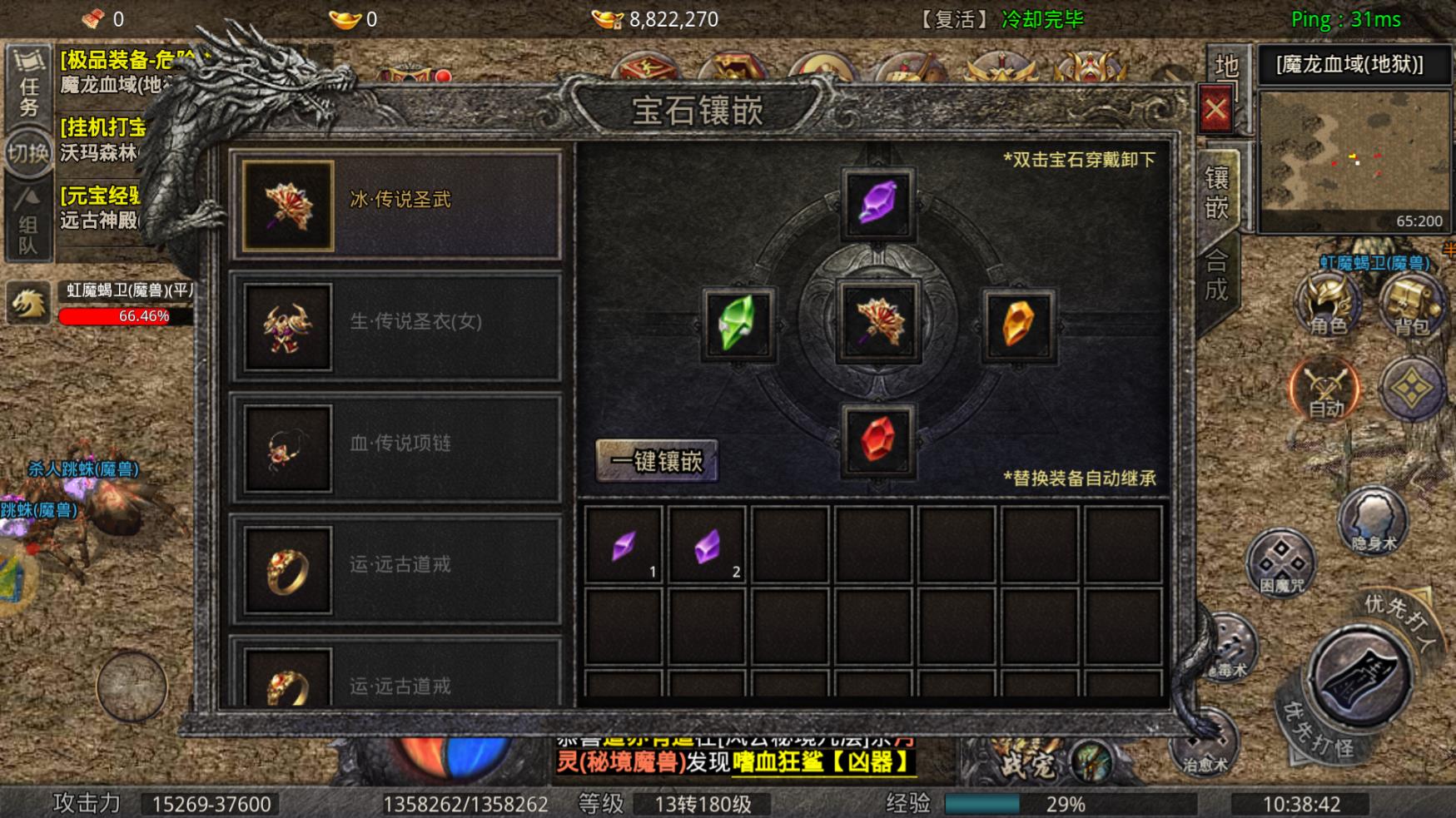Switch to the 镶嵌 tab
Screen dimensions: 1456x818
(1215, 191)
